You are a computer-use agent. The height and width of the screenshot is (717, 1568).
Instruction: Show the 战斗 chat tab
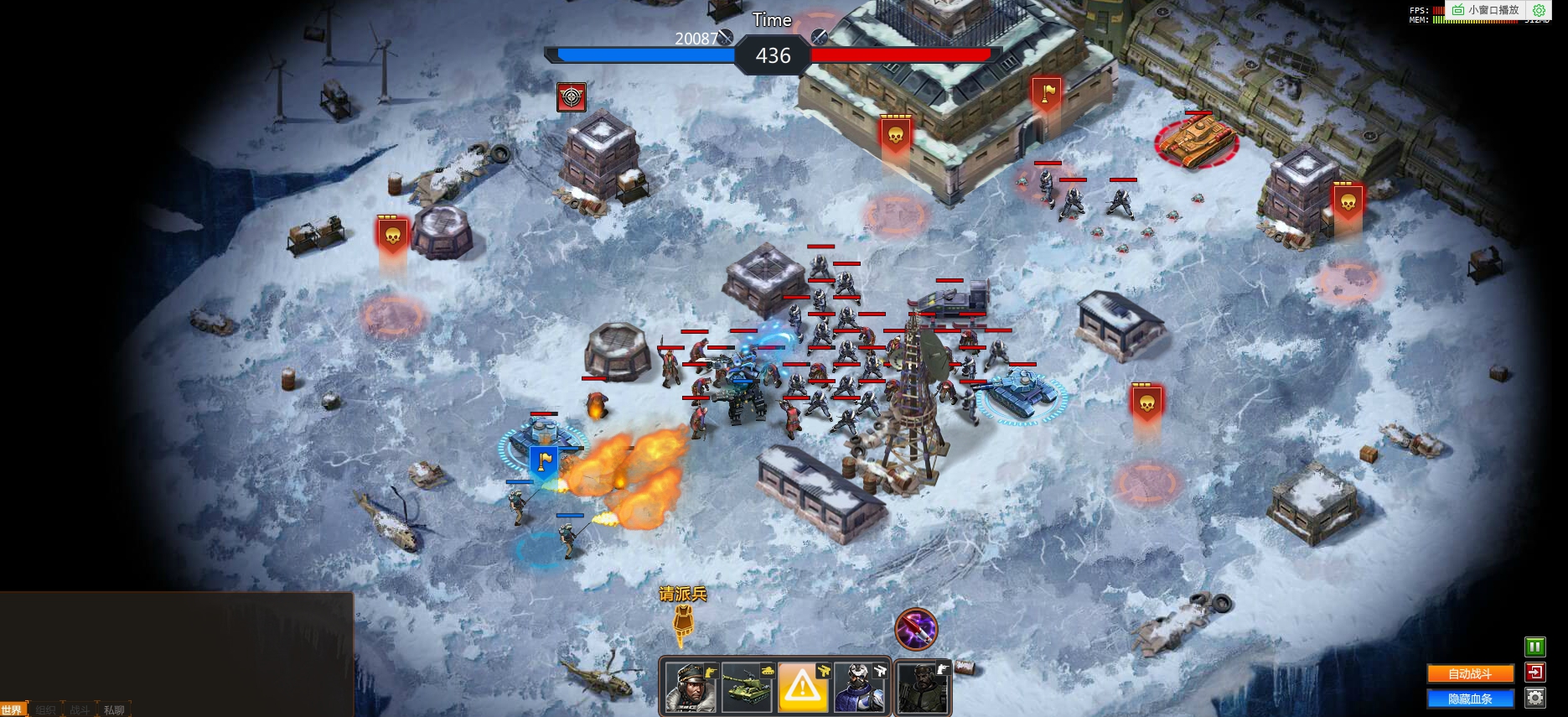coord(80,710)
